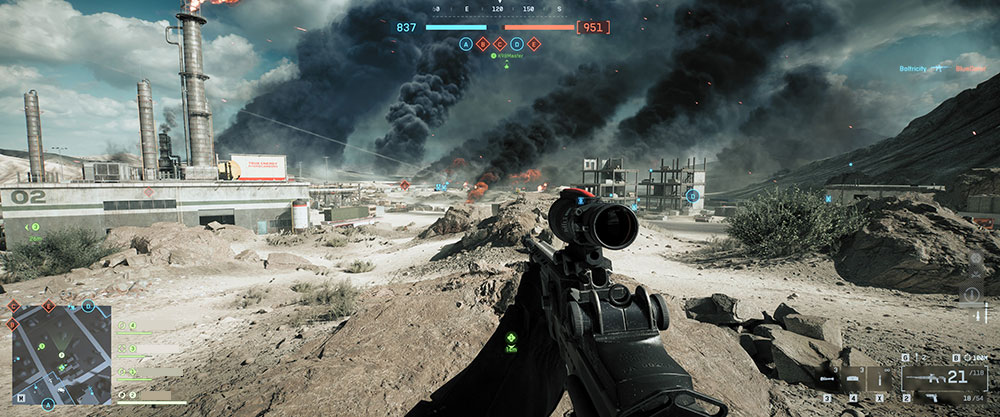Viewport: 1000px width, 417px height.
Task: Select the gadget in slot 4
Action: pyautogui.click(x=853, y=380)
